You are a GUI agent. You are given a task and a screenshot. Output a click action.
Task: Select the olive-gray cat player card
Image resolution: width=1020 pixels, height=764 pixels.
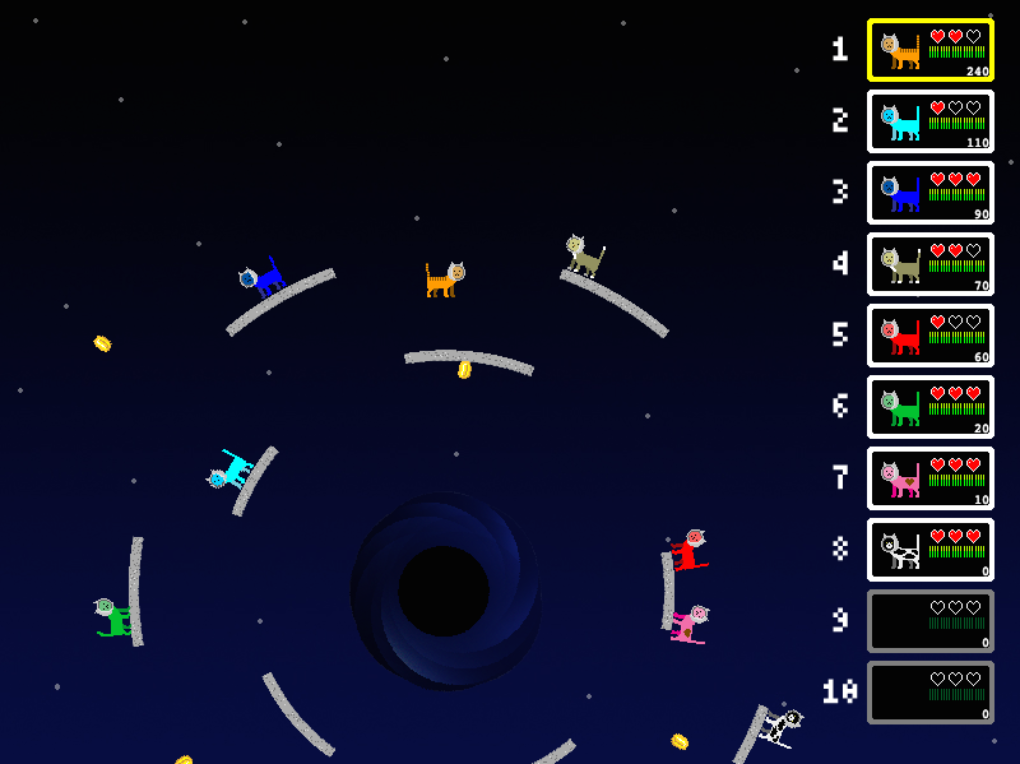(x=930, y=264)
